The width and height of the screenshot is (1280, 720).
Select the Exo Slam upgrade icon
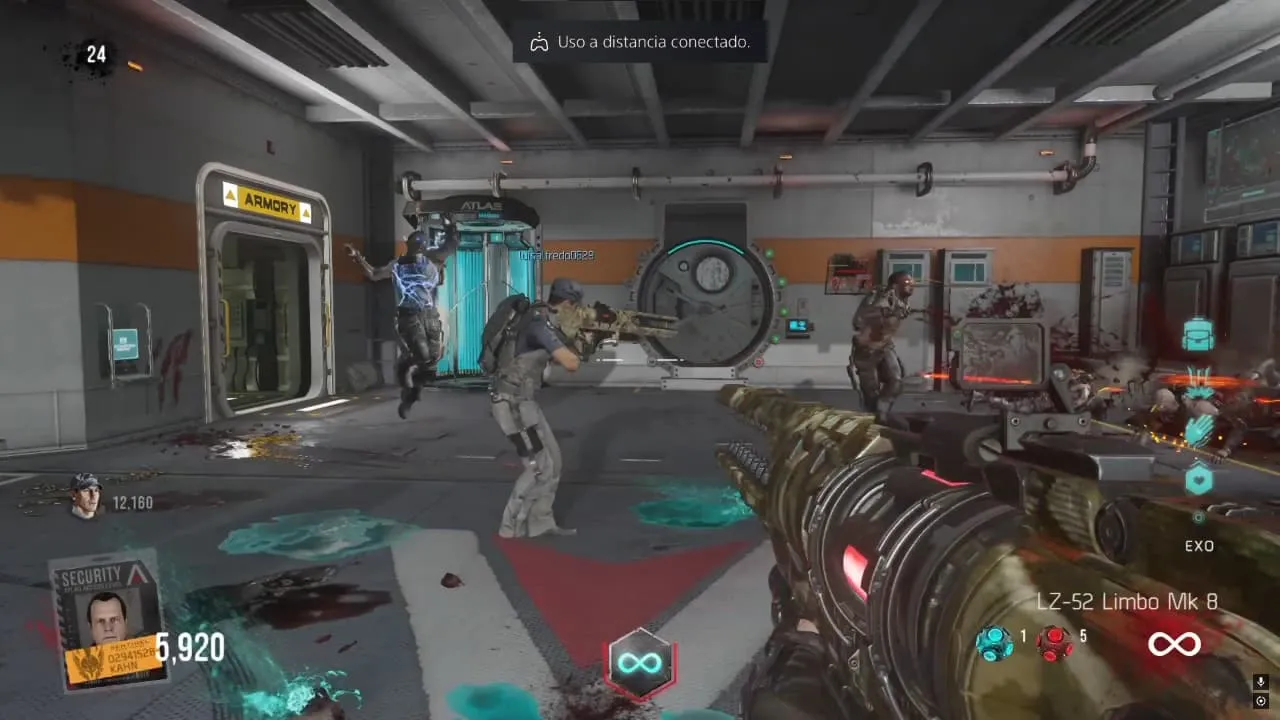(1198, 385)
